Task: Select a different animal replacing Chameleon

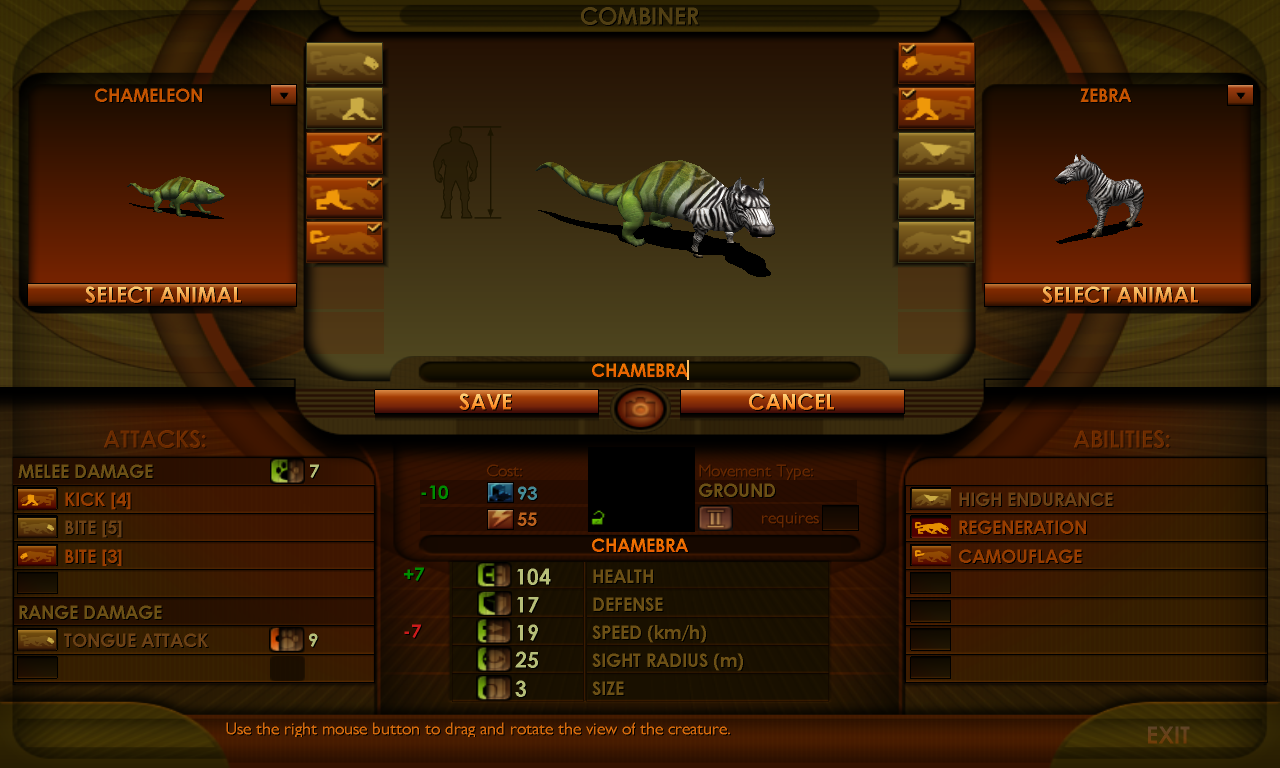Action: (162, 295)
